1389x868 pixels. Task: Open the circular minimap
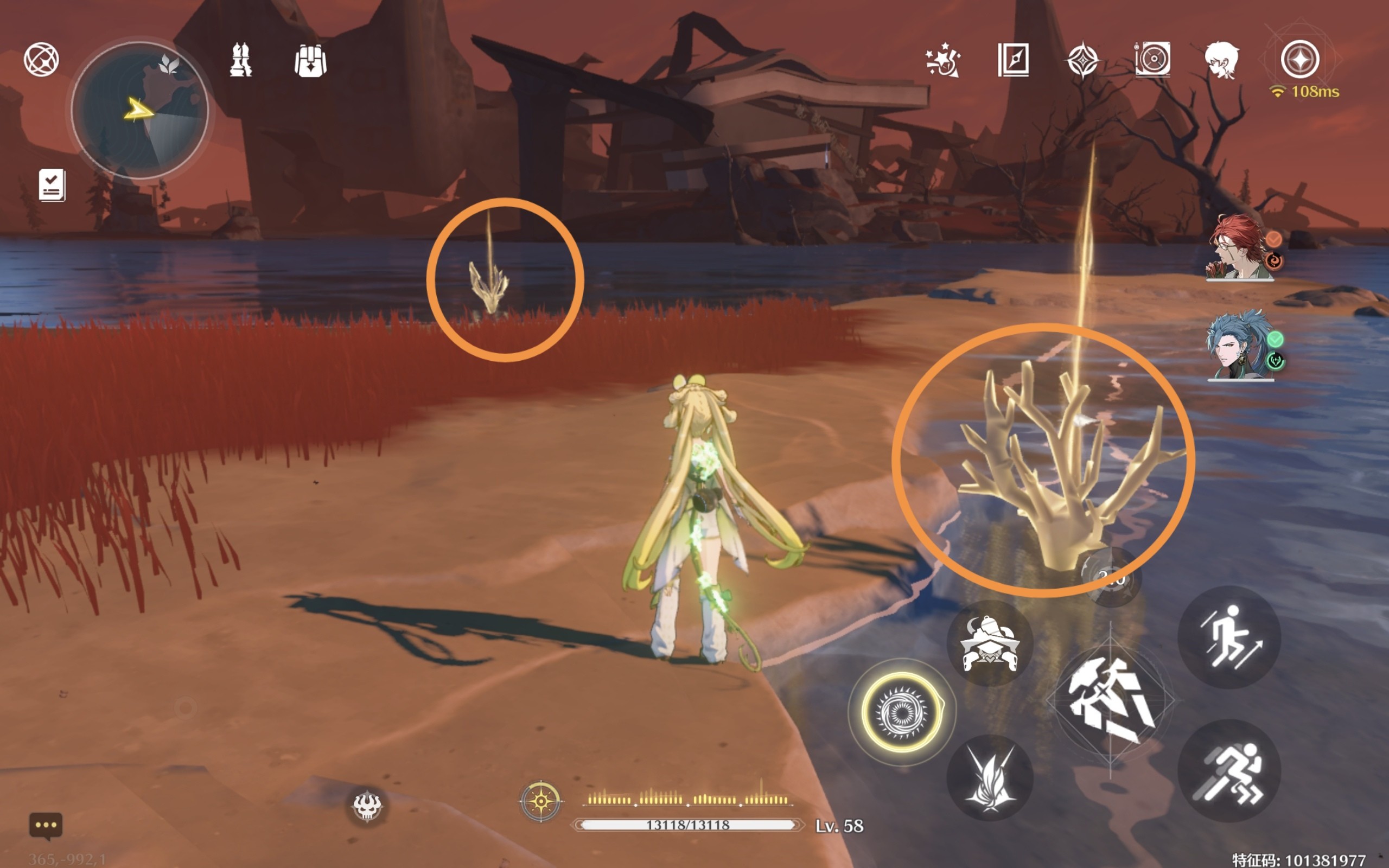pos(139,109)
